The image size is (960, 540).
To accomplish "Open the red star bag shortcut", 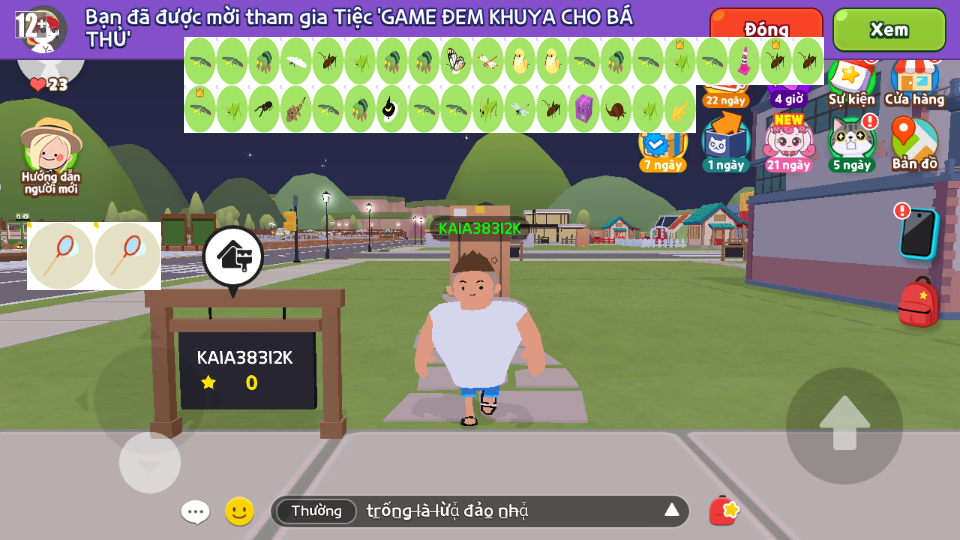I will coord(723,511).
